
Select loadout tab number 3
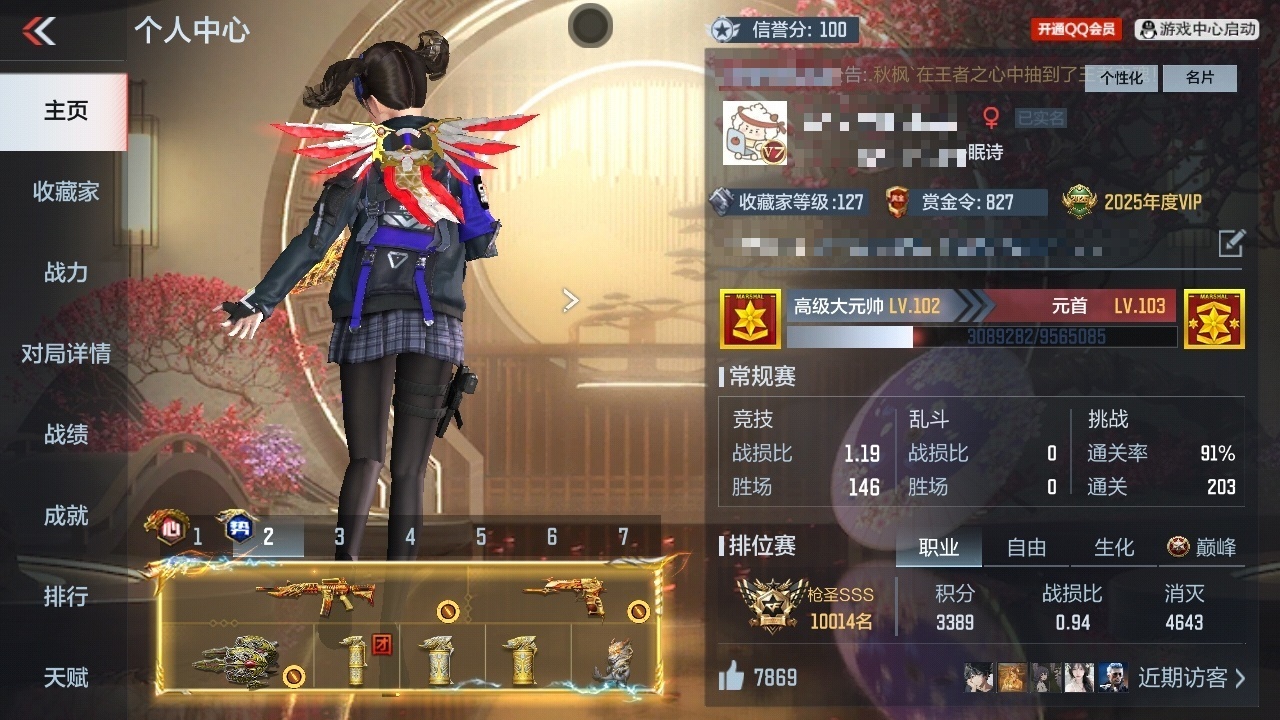tap(339, 537)
